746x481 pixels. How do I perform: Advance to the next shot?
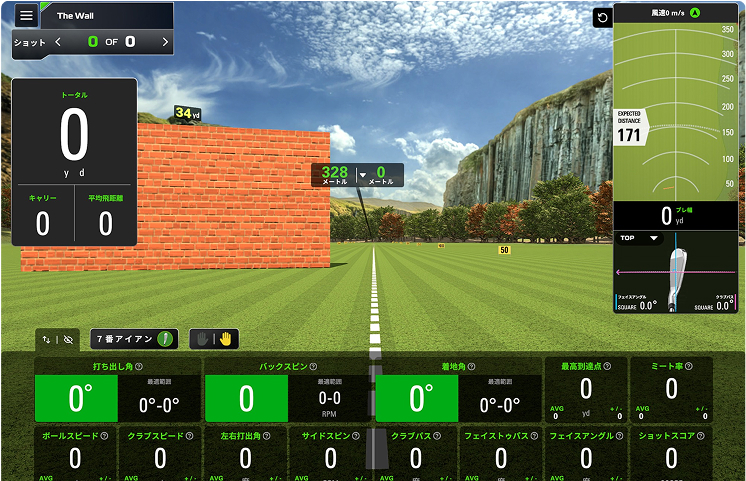click(165, 42)
